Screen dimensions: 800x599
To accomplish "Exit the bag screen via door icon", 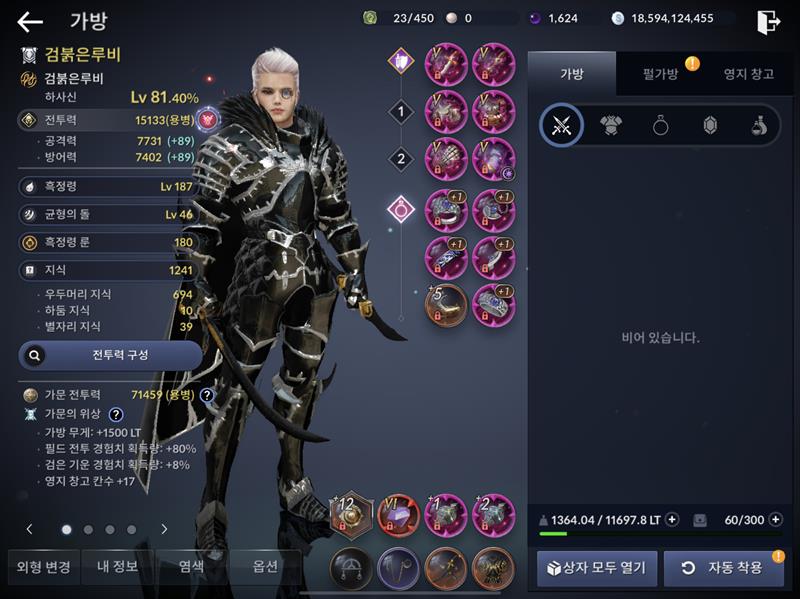I will click(x=768, y=22).
